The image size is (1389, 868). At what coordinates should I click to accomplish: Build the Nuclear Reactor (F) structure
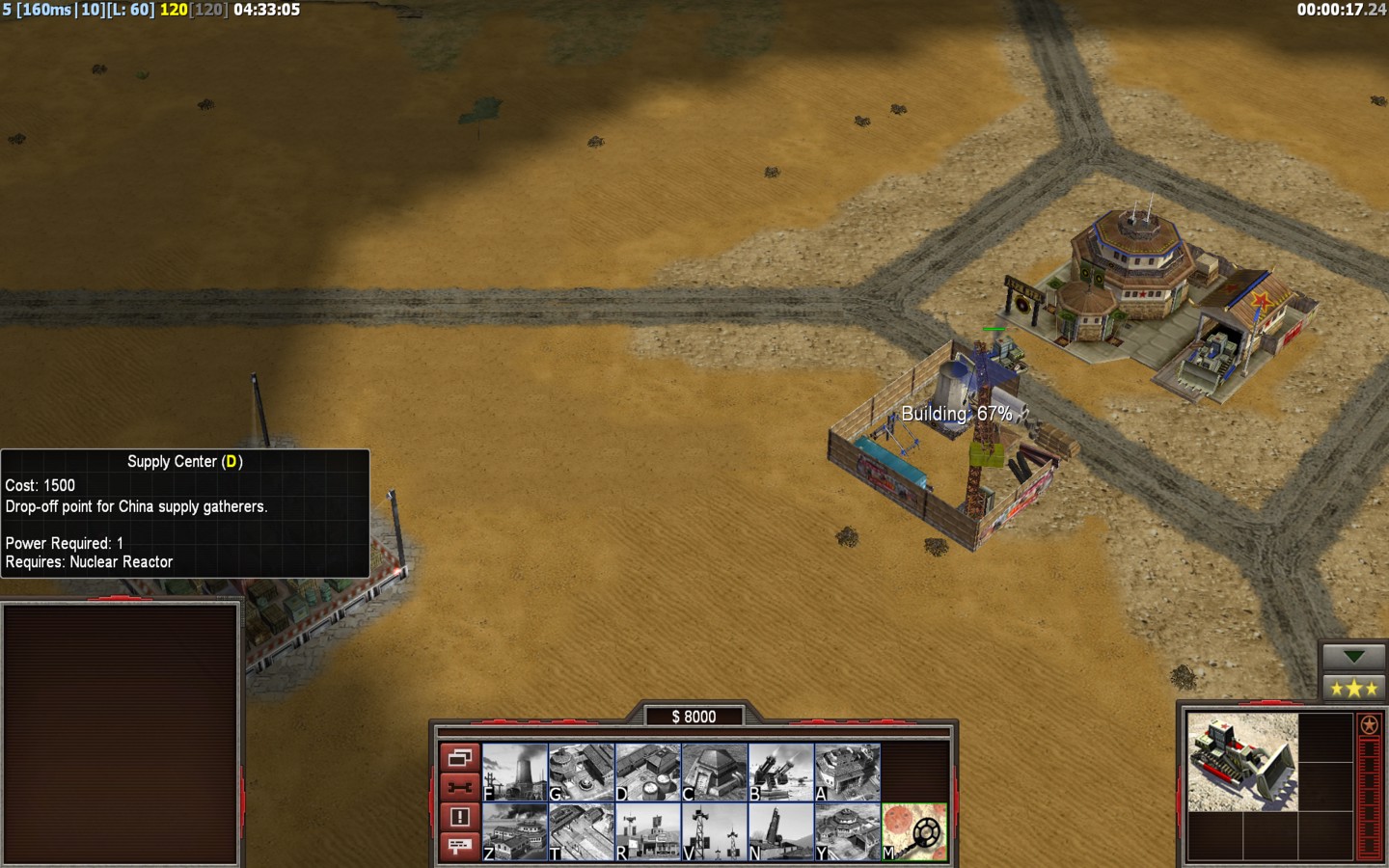tap(515, 772)
